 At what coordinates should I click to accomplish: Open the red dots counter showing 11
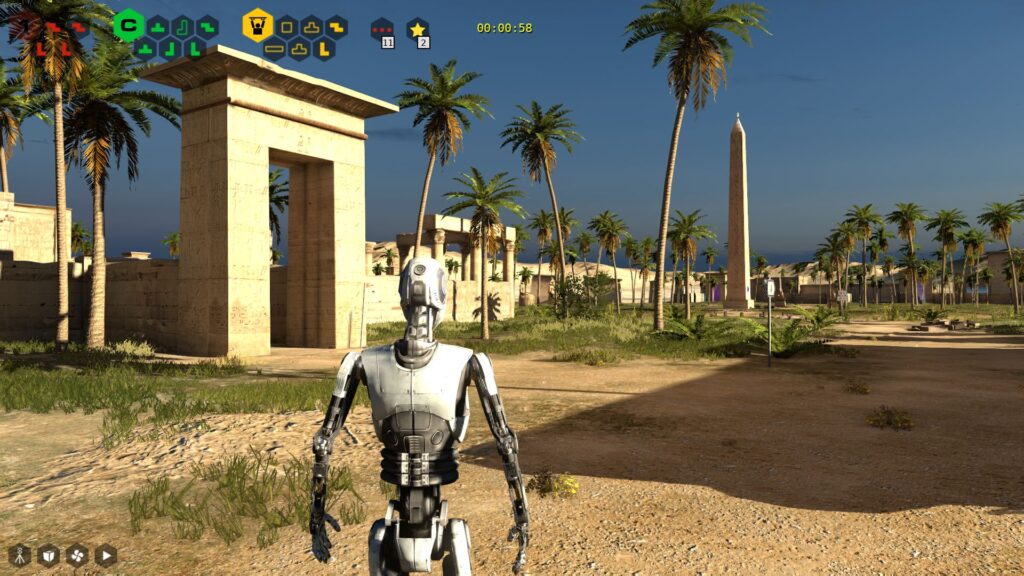pyautogui.click(x=382, y=31)
